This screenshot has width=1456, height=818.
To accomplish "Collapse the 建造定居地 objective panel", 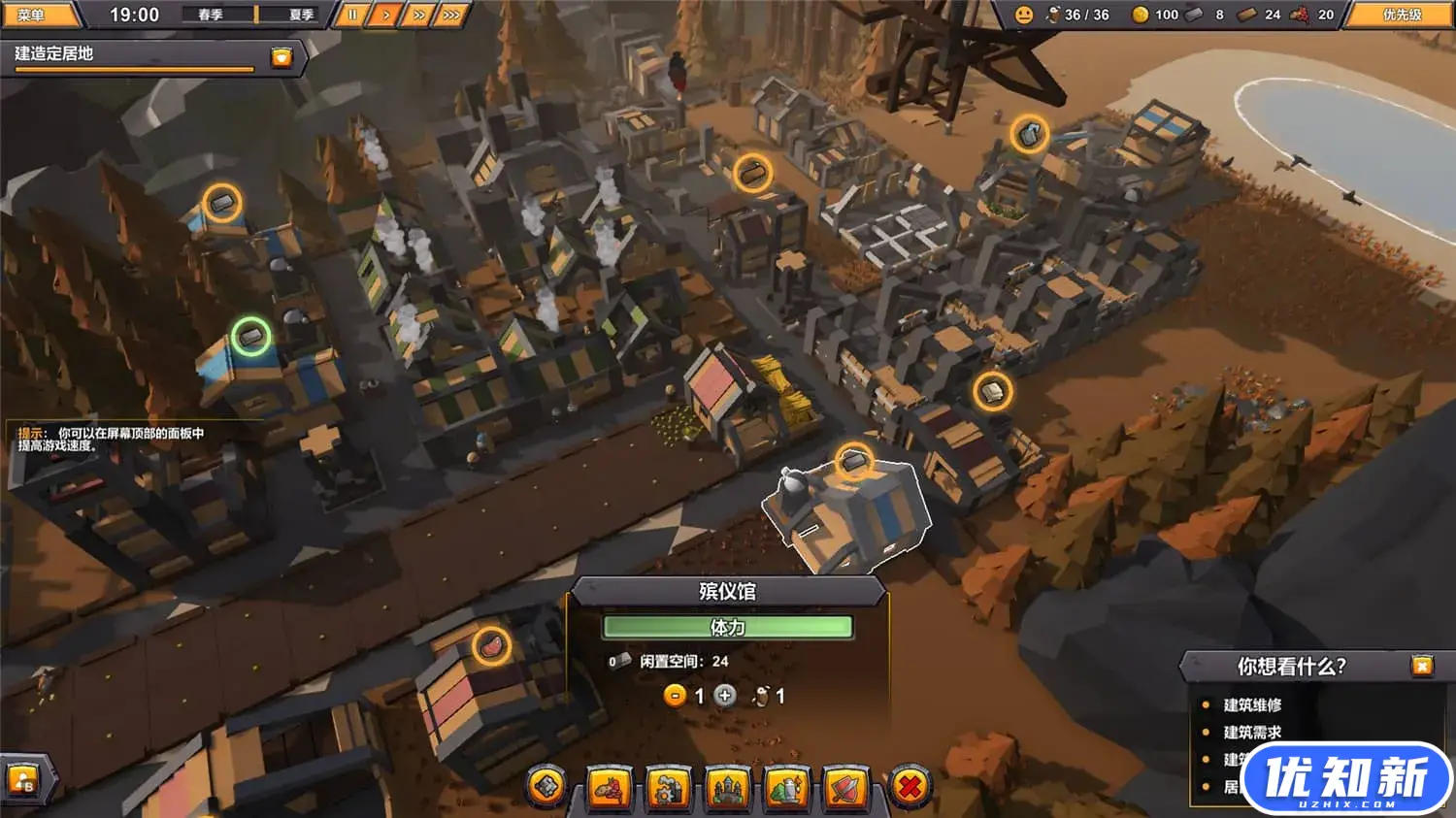I will [x=281, y=56].
